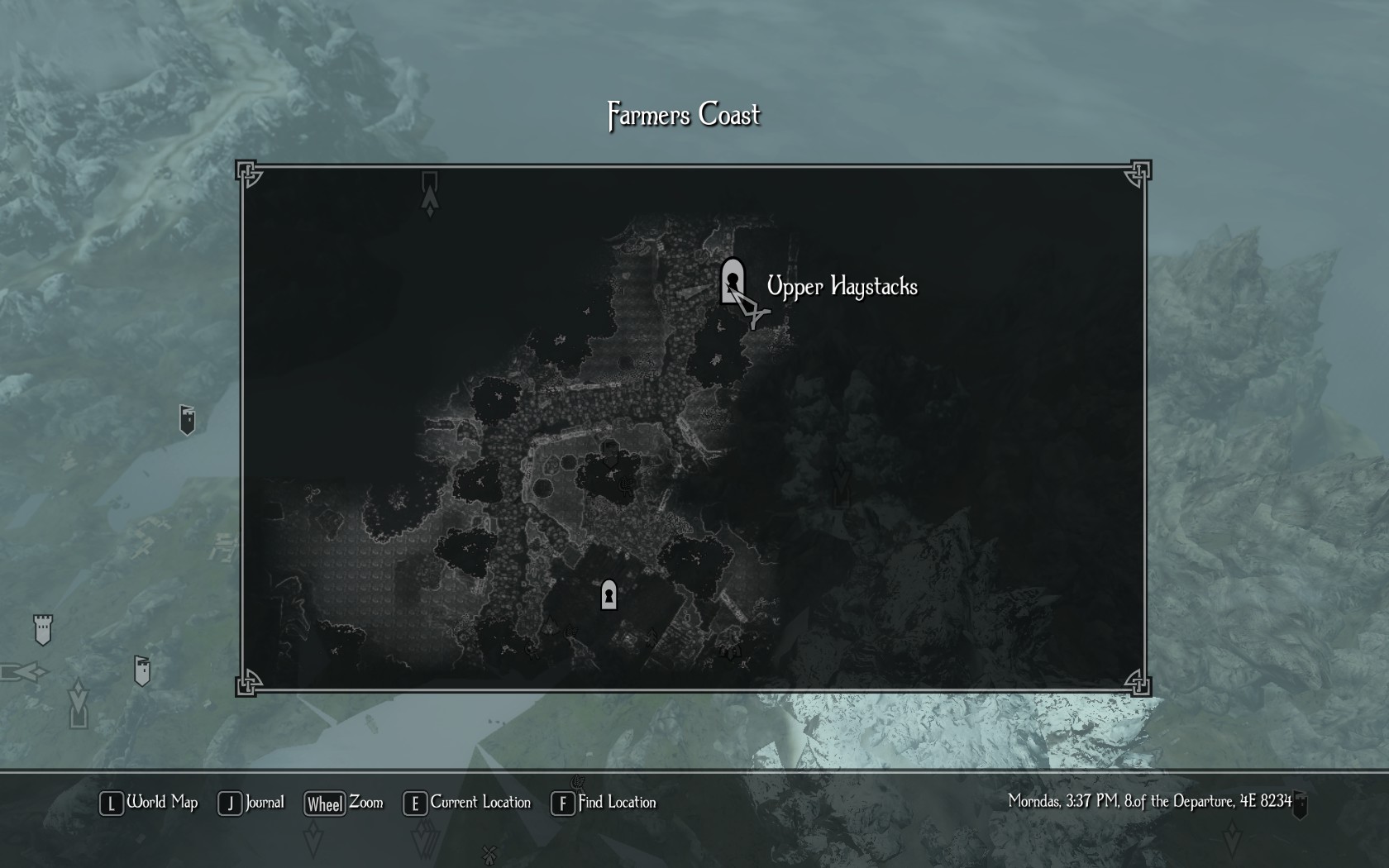Select the Upper Haystacks door marker
The height and width of the screenshot is (868, 1389).
tap(732, 281)
